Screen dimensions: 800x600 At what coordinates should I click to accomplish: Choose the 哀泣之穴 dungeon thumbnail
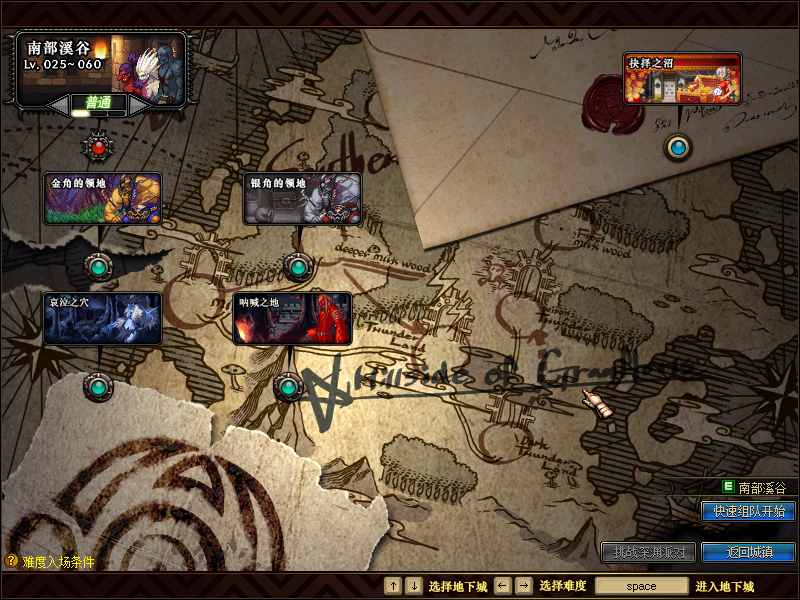click(102, 318)
